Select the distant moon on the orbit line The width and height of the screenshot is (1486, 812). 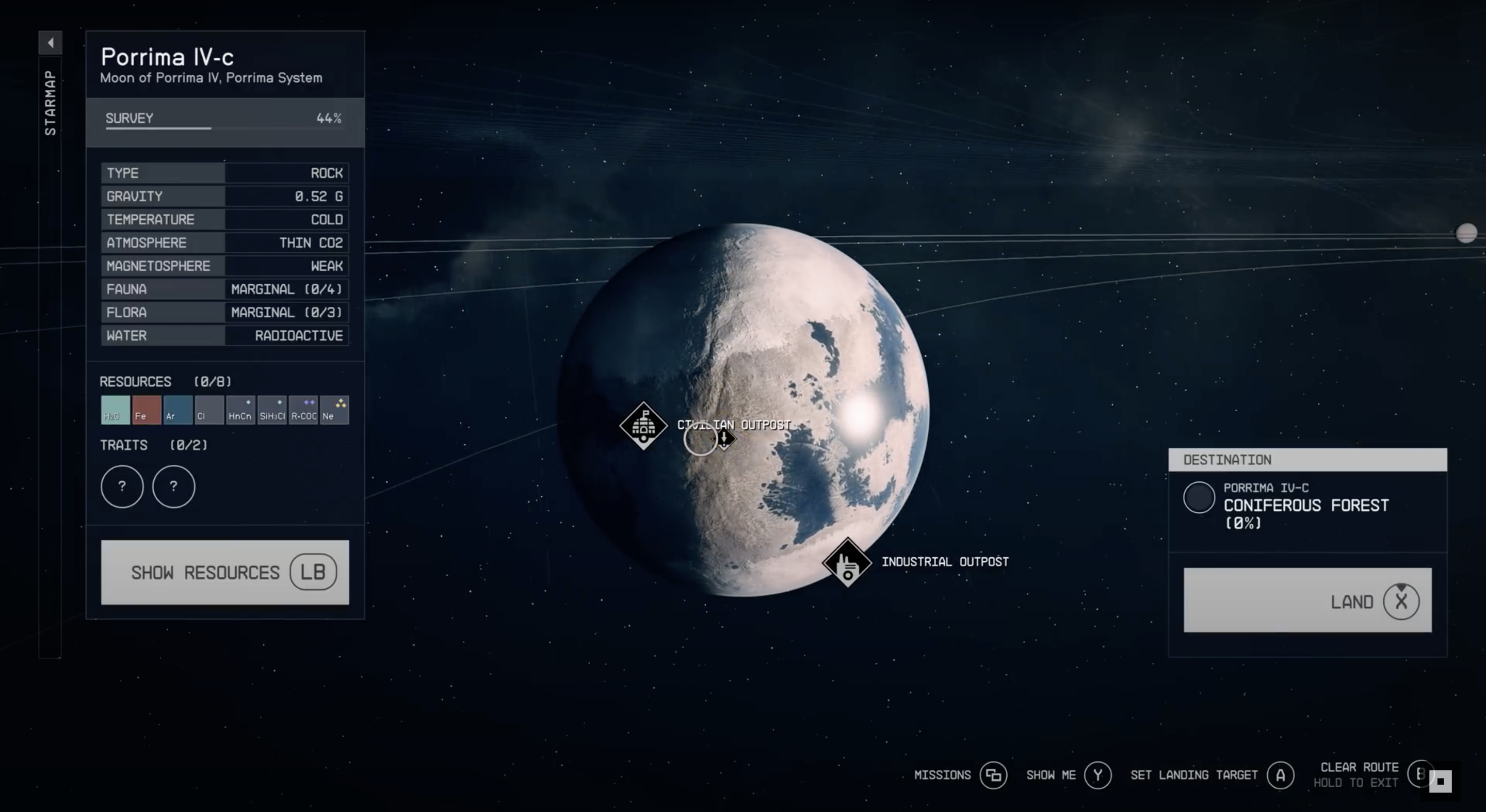1466,233
